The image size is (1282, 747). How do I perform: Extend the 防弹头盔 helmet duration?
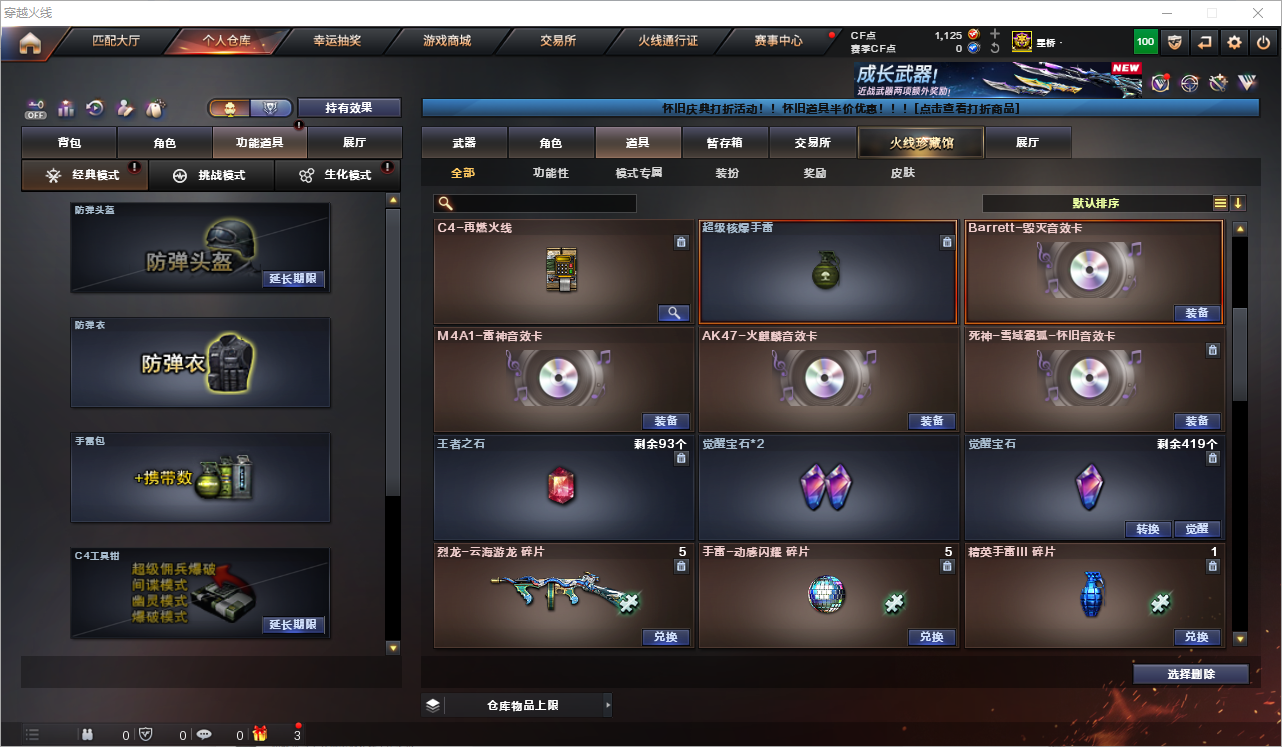[293, 279]
